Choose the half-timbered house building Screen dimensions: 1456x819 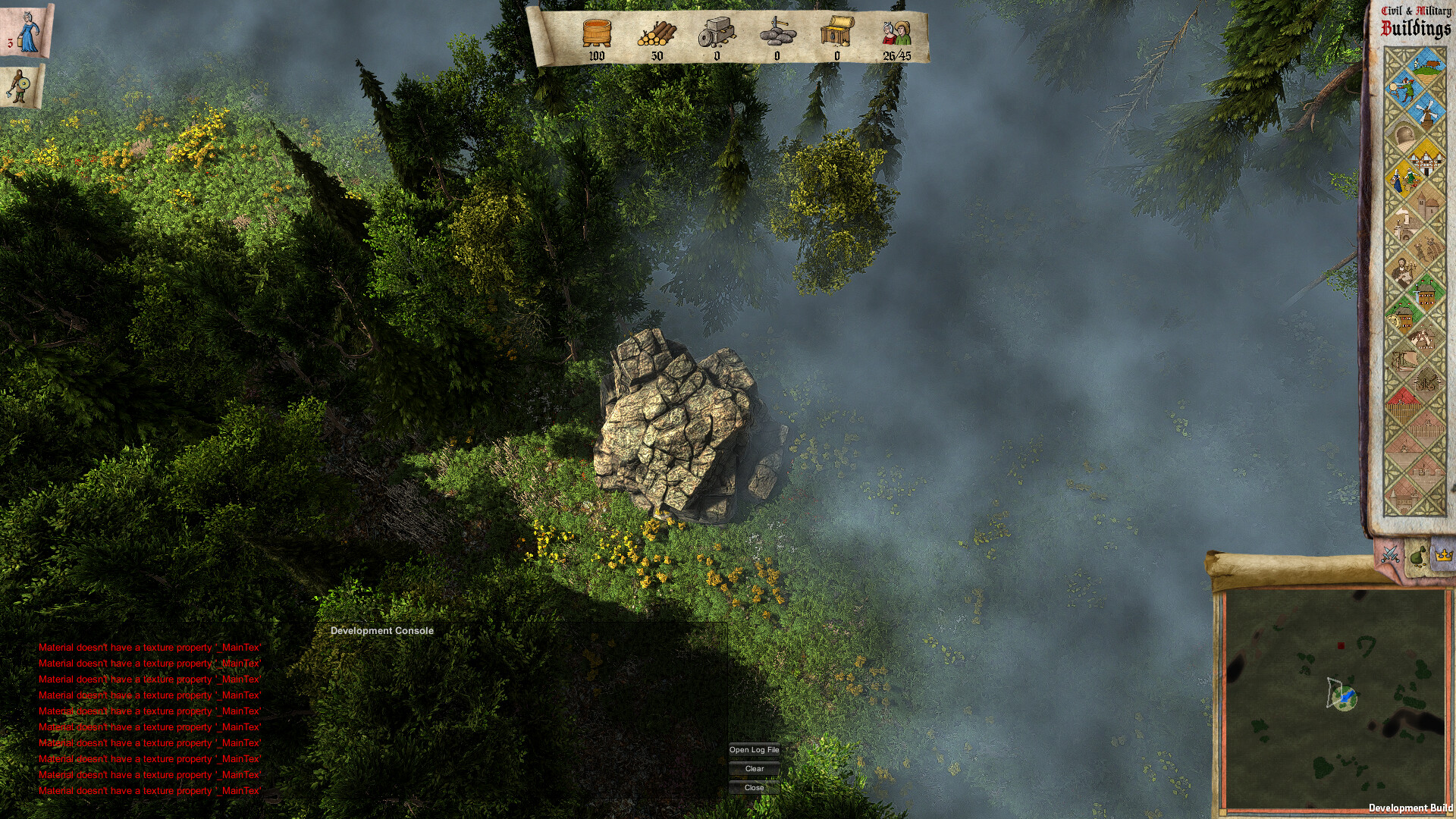[1425, 158]
